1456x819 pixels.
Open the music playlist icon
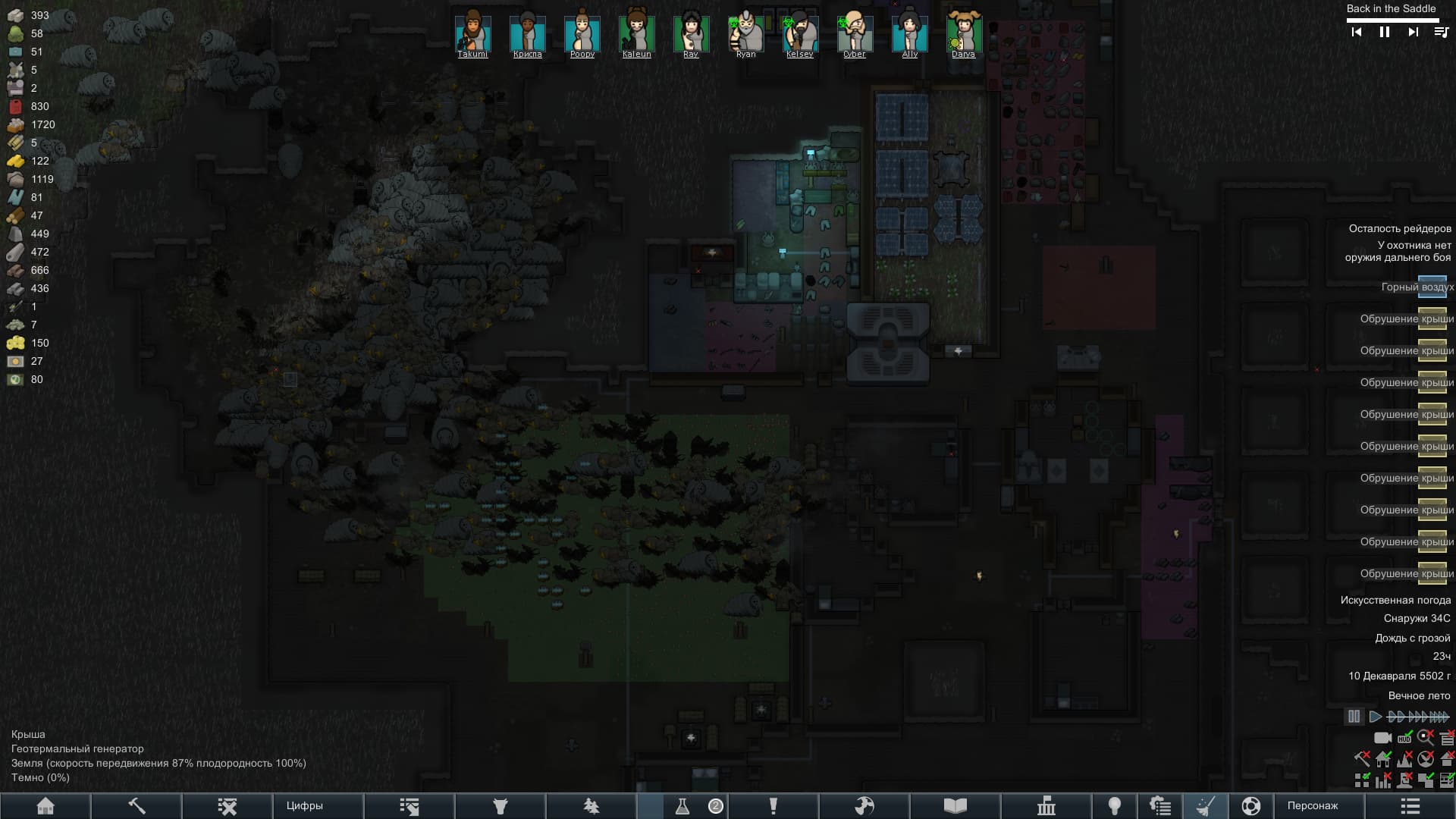point(1441,32)
